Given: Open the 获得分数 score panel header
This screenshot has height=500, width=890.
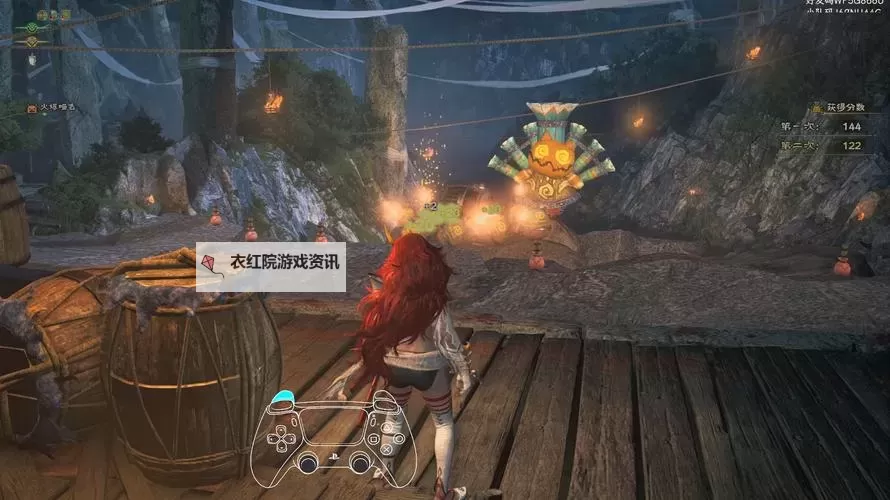Looking at the screenshot, I should pyautogui.click(x=837, y=106).
